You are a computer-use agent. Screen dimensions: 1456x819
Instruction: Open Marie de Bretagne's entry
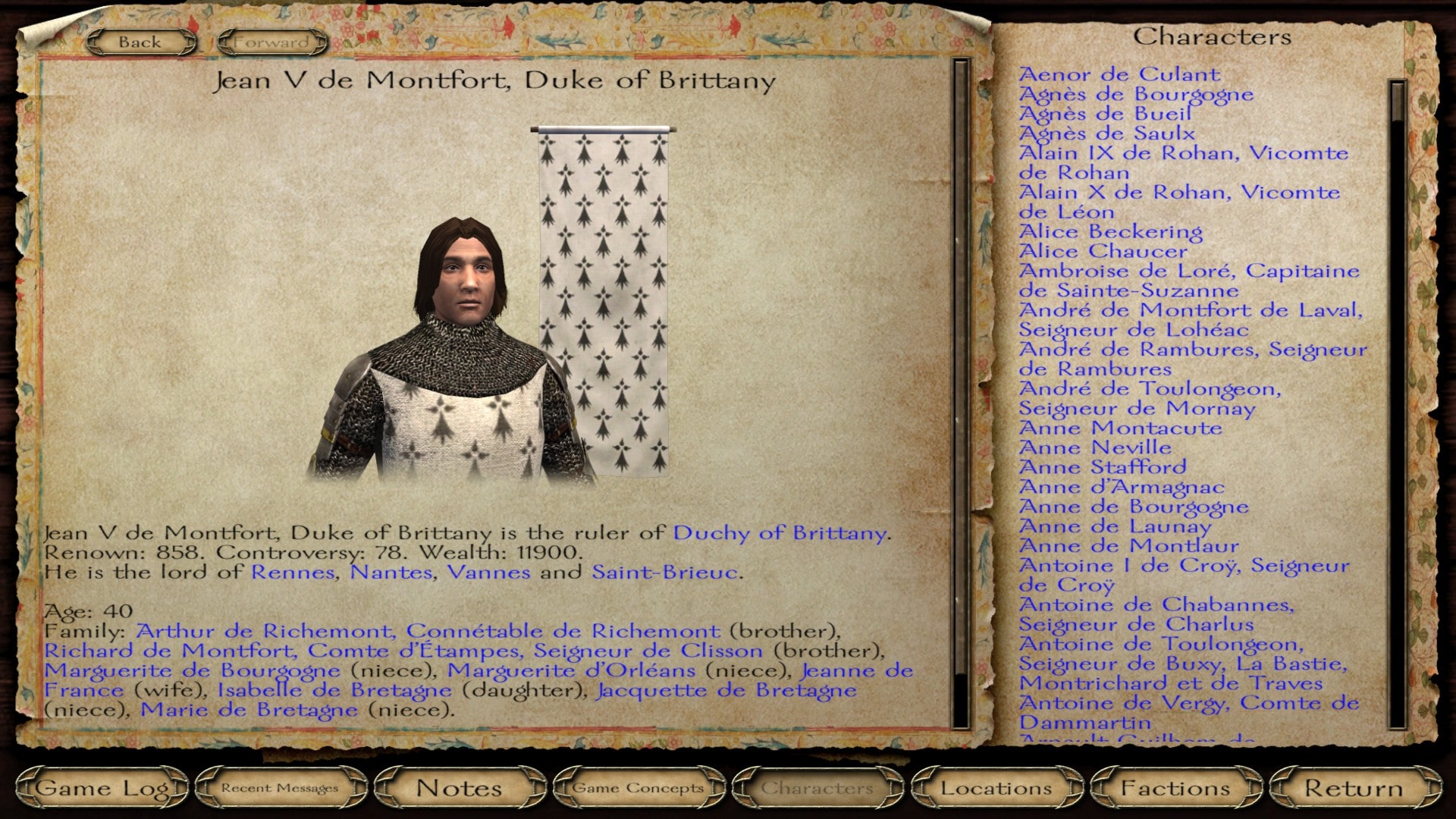pyautogui.click(x=249, y=711)
